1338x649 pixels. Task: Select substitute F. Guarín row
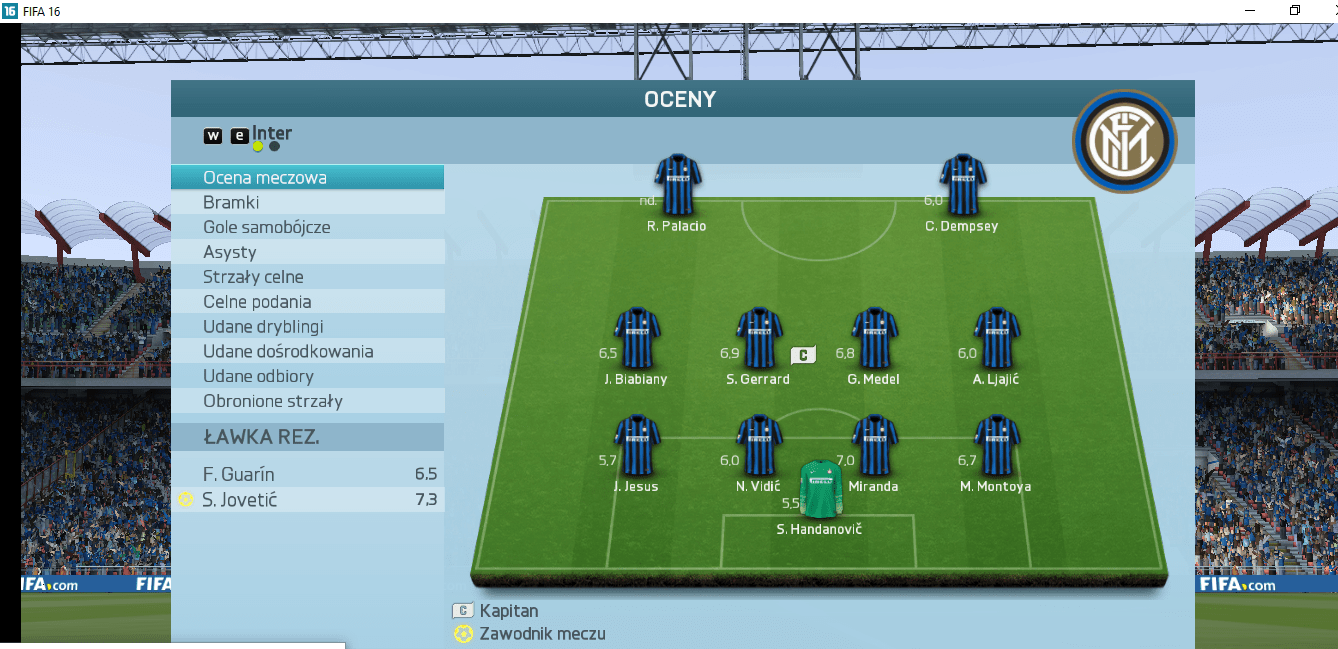click(307, 474)
